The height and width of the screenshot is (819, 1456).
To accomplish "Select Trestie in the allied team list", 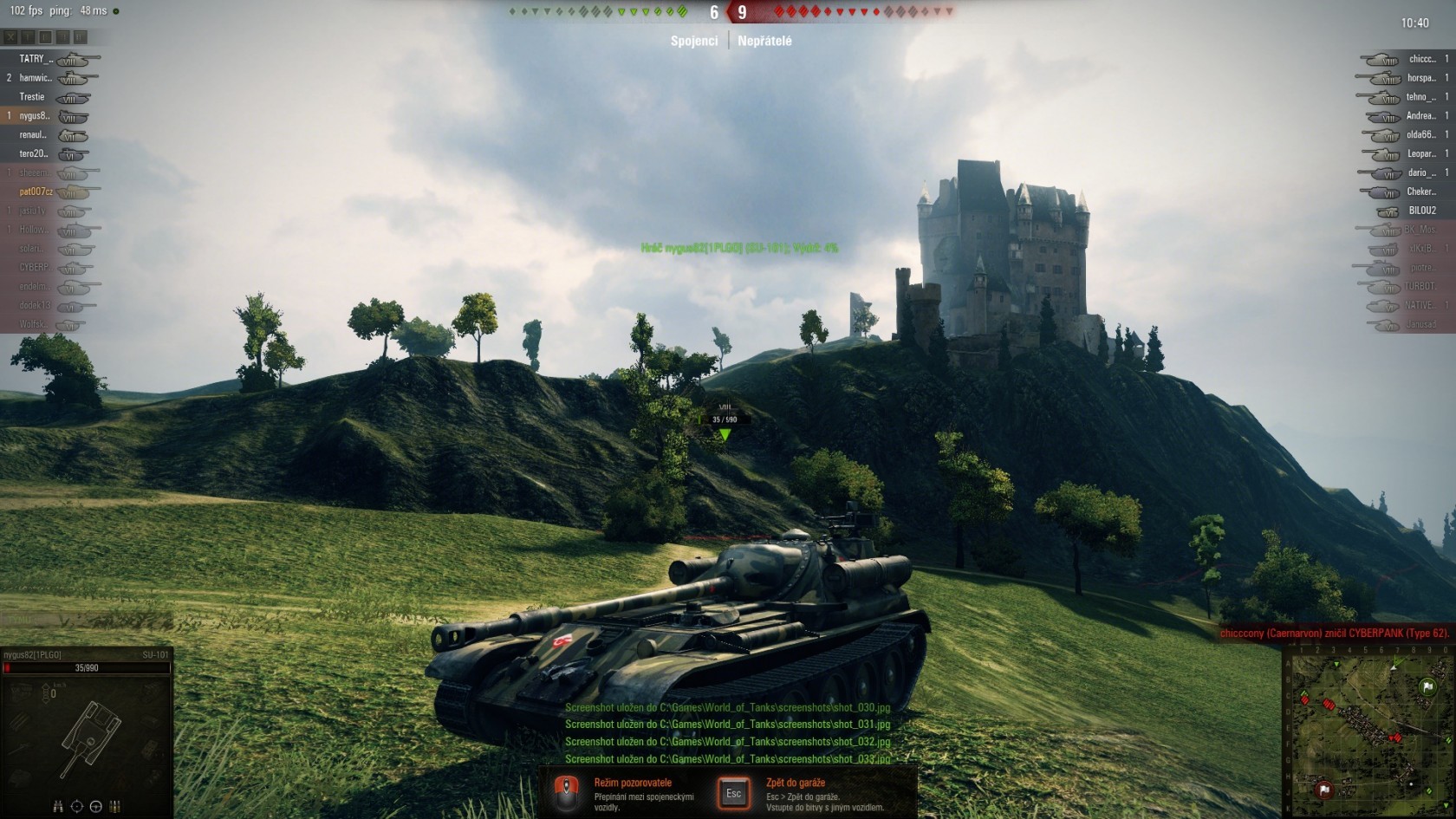I will coord(32,97).
